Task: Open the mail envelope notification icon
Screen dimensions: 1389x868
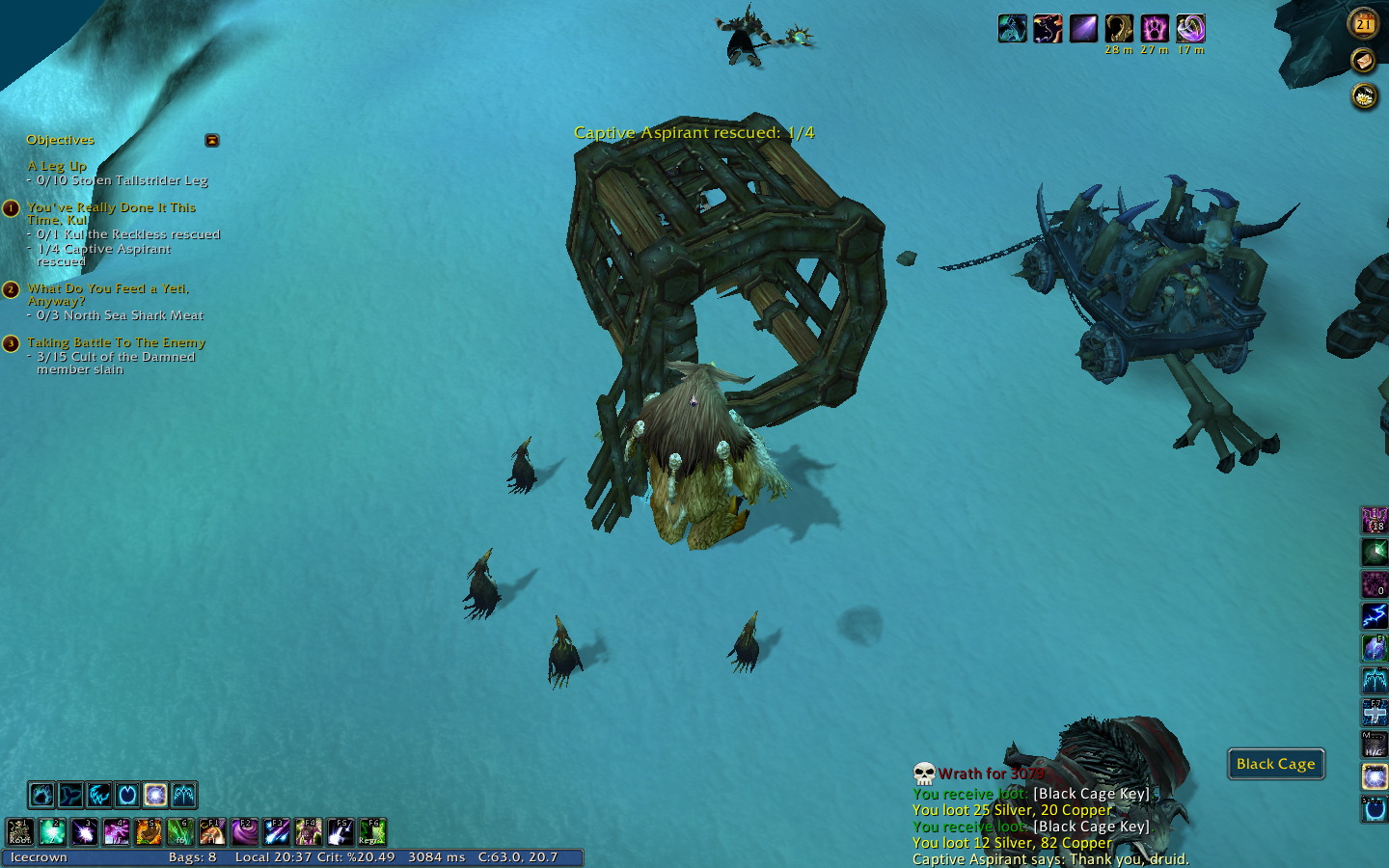Action: click(1363, 61)
